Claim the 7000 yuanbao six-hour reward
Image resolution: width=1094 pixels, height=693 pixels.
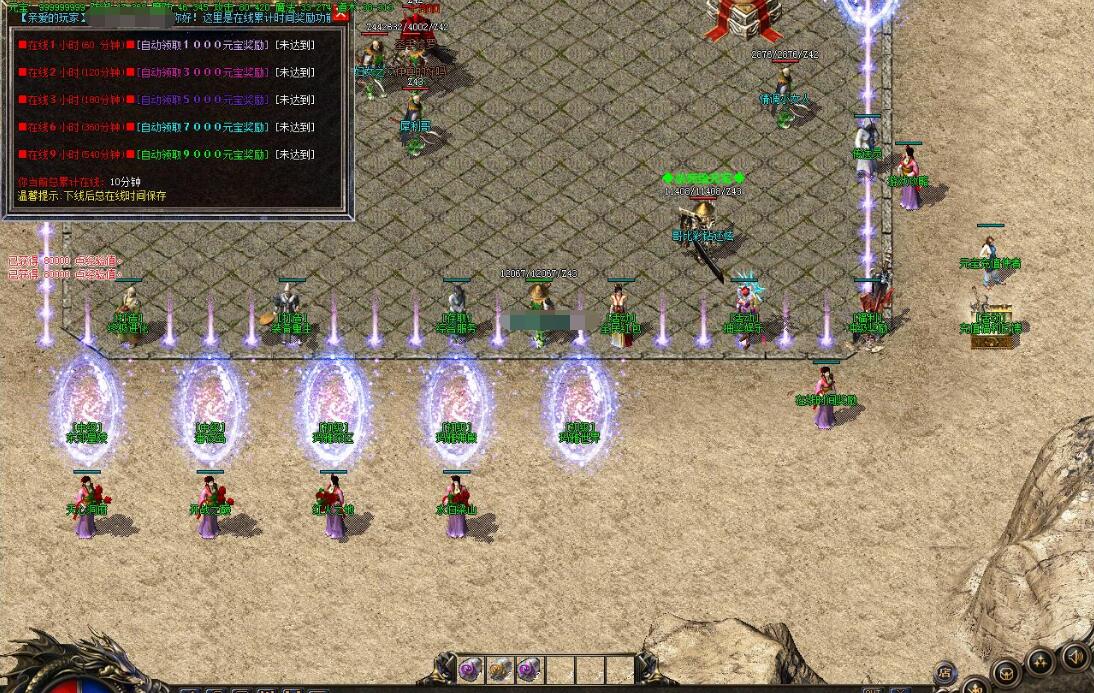click(203, 127)
